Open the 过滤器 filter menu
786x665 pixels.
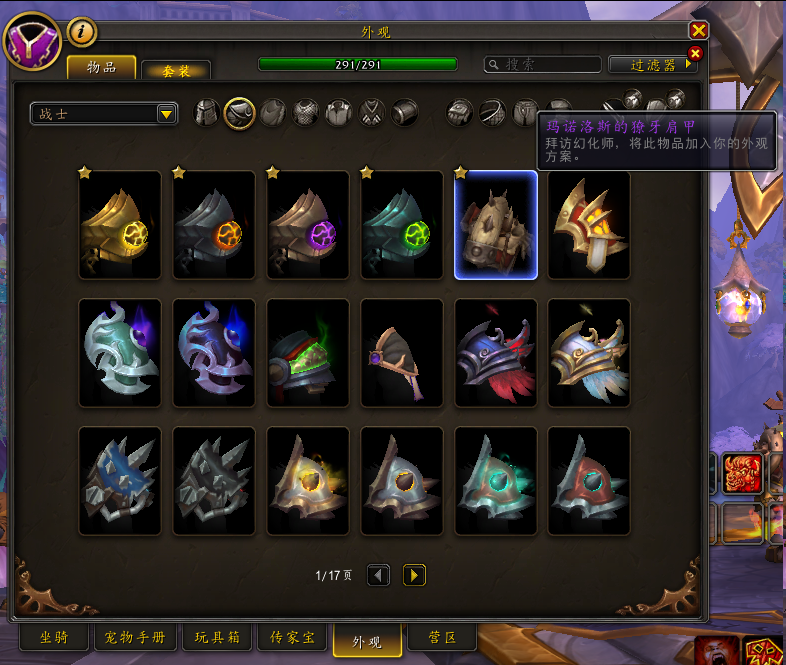(652, 64)
